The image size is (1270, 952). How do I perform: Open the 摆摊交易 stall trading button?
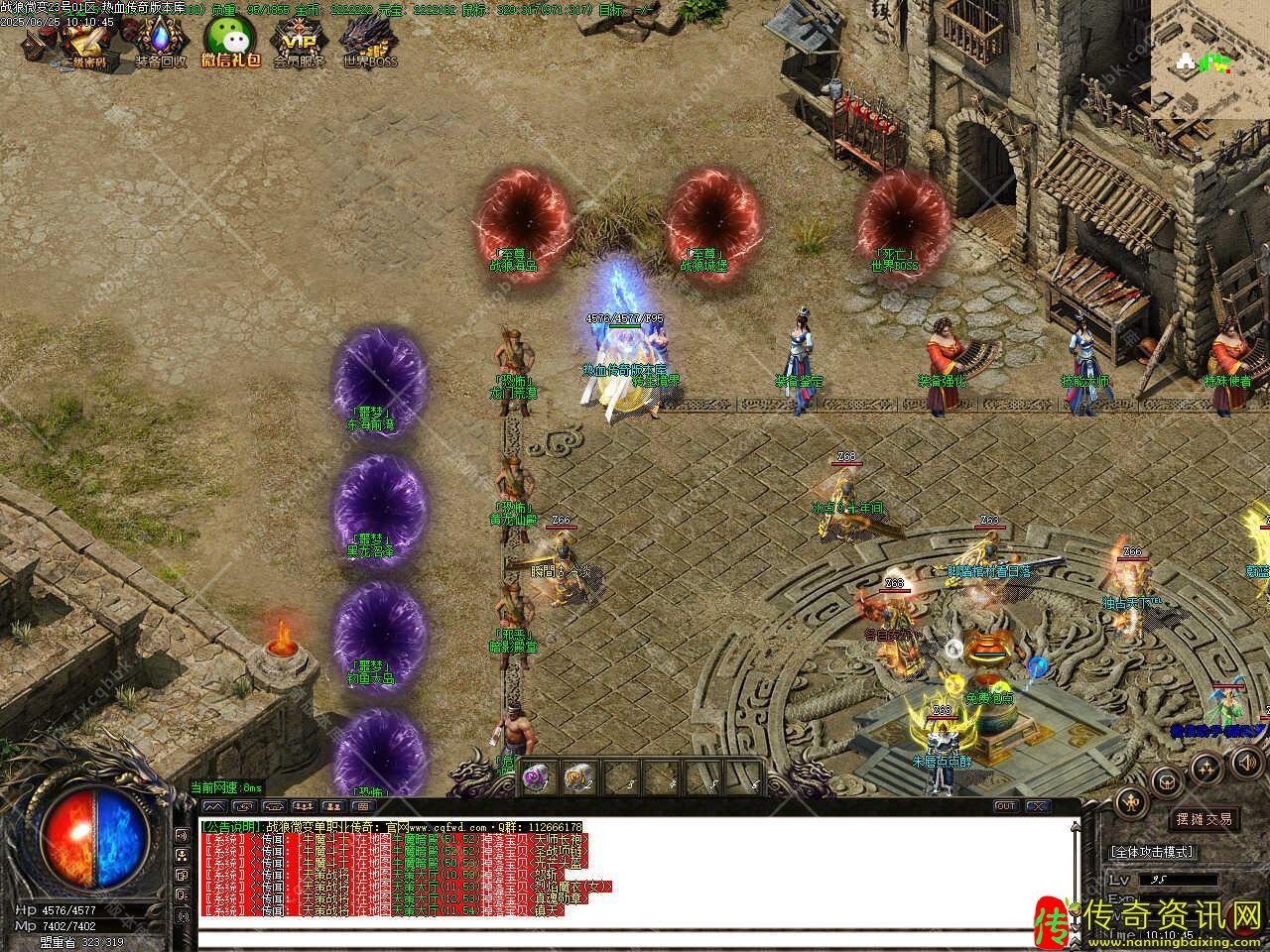(1204, 819)
